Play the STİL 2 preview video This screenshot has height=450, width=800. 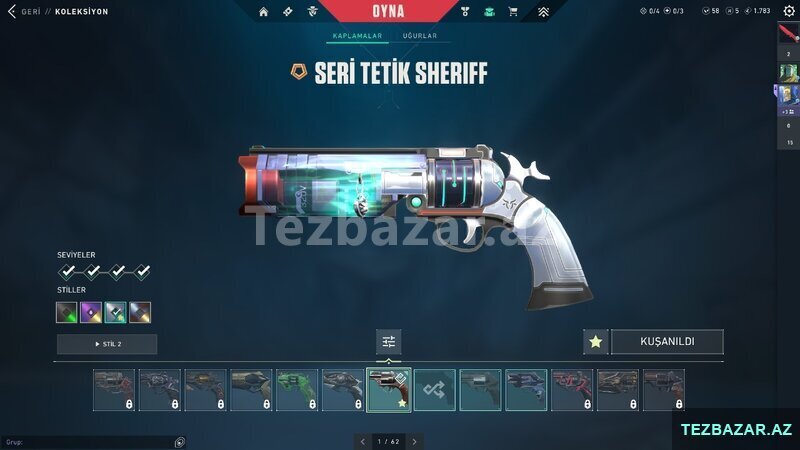point(107,344)
